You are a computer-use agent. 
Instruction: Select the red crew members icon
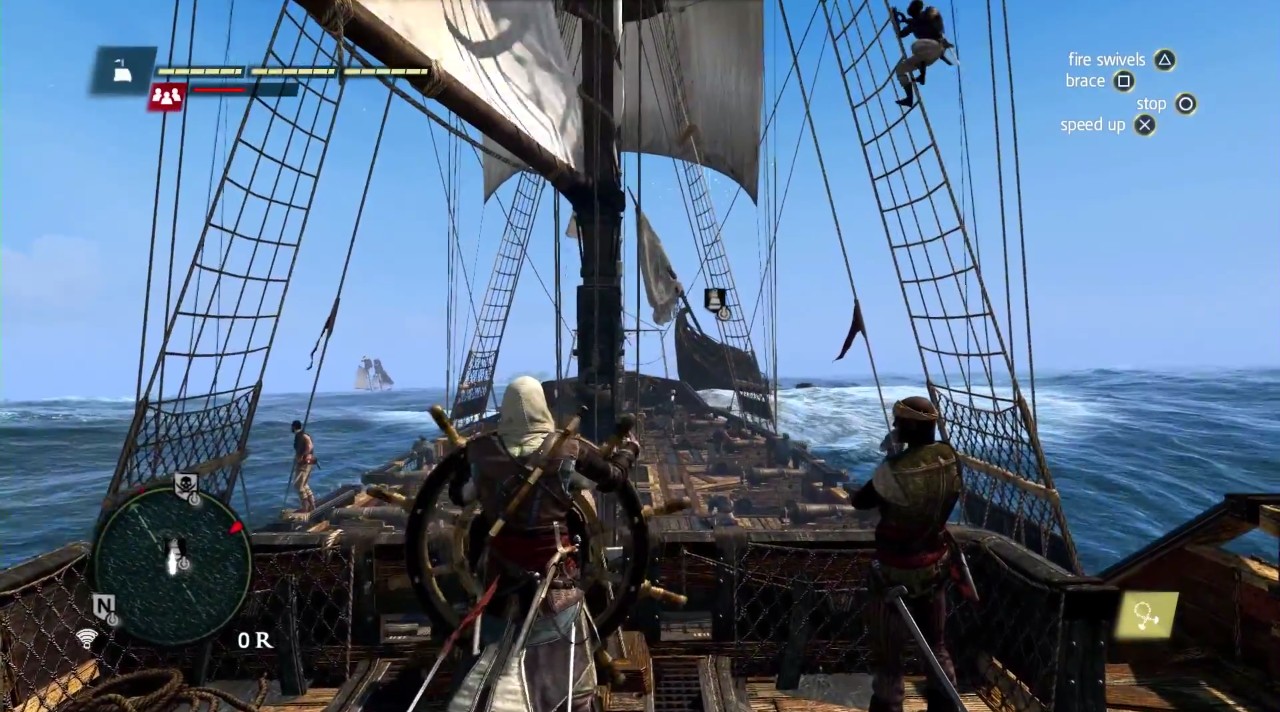click(166, 96)
